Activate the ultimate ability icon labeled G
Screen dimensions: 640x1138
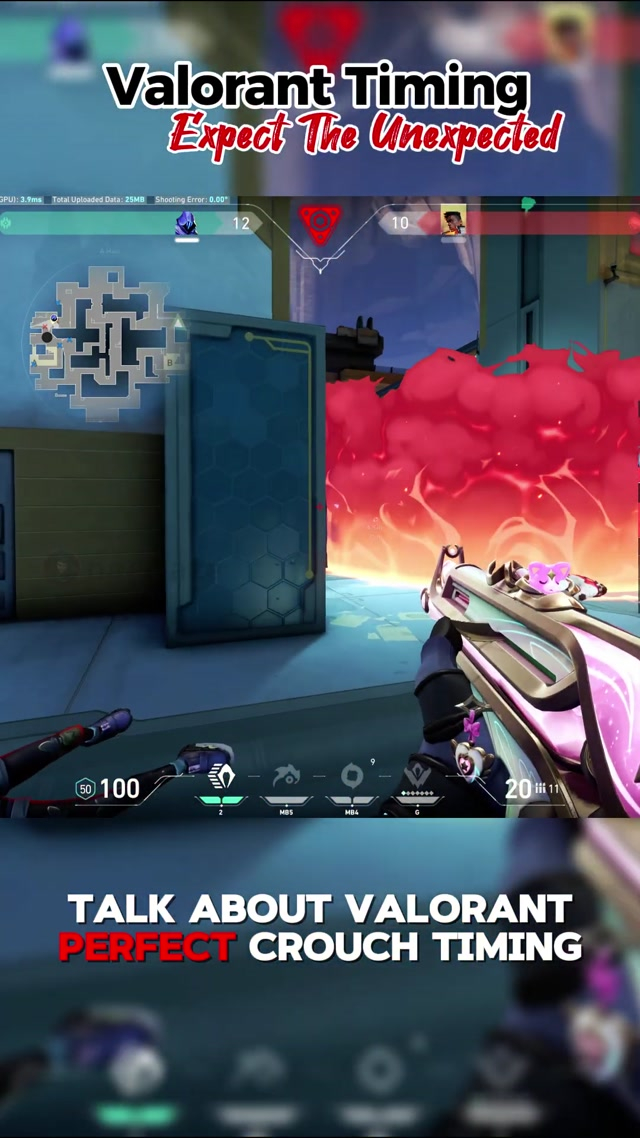click(x=417, y=777)
